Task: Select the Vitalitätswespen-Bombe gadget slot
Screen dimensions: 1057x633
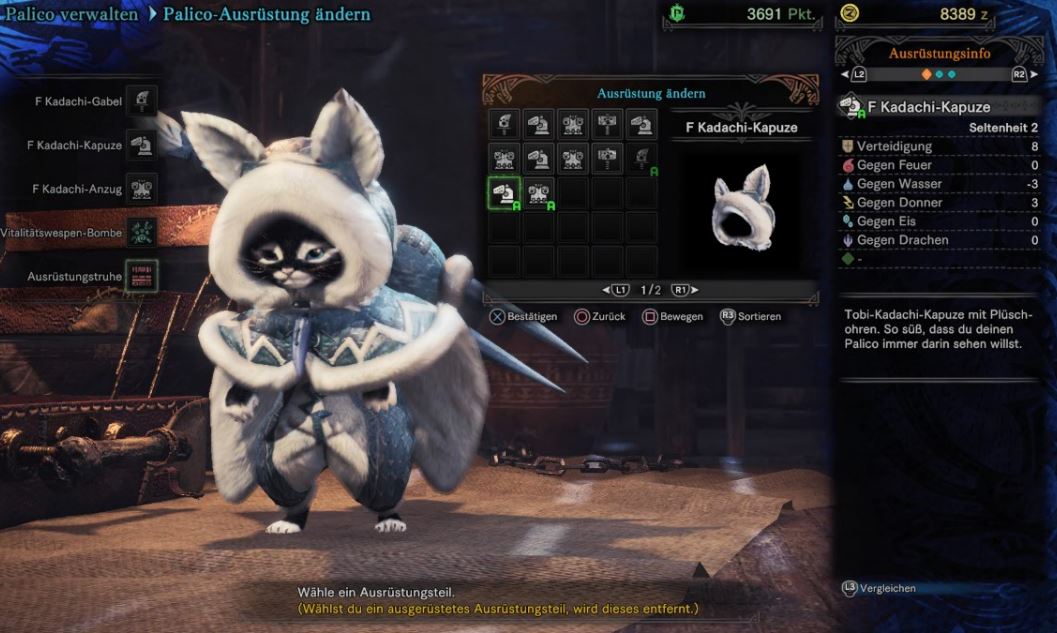Action: pos(141,232)
